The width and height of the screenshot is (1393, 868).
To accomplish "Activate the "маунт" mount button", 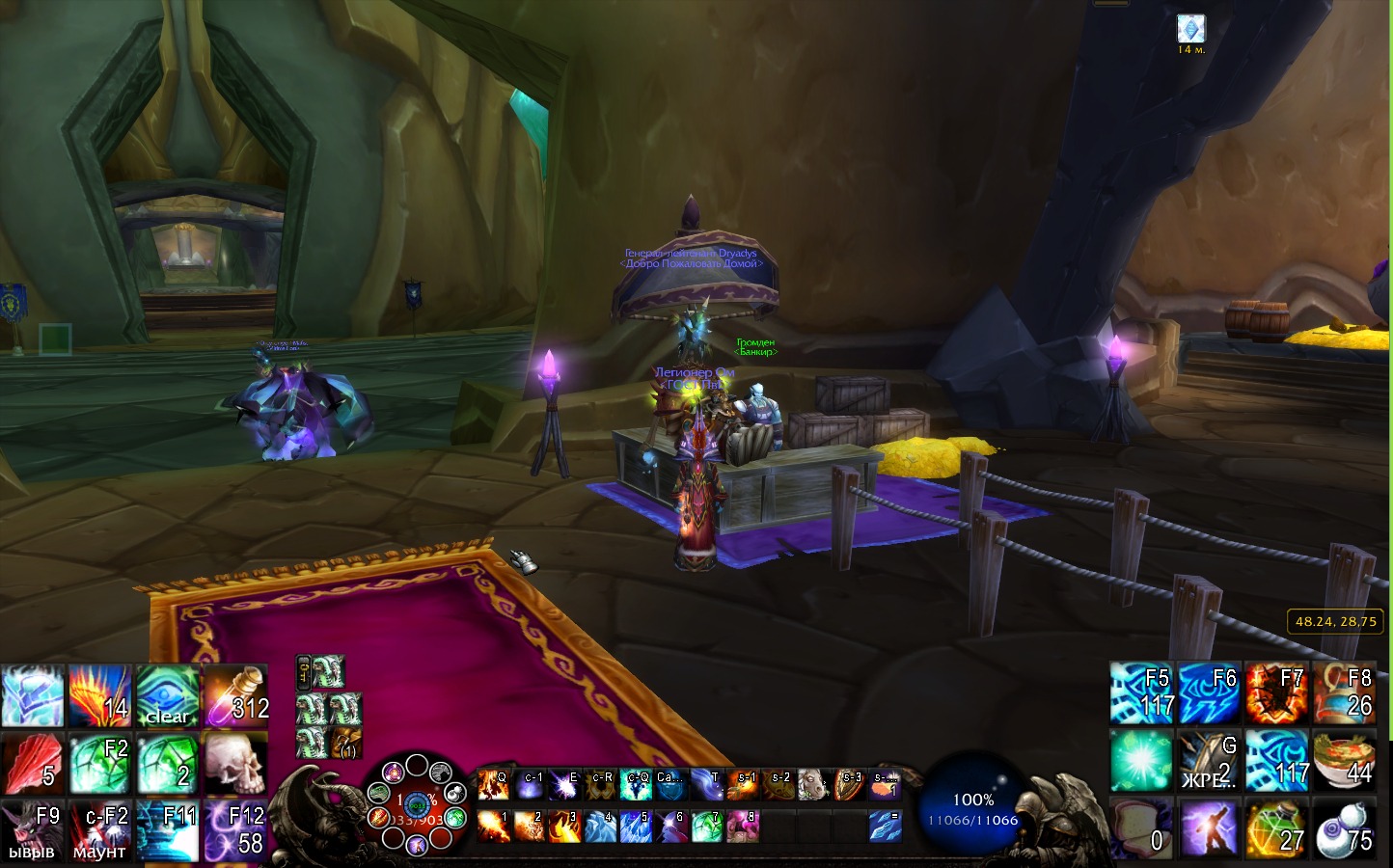I will point(100,830).
